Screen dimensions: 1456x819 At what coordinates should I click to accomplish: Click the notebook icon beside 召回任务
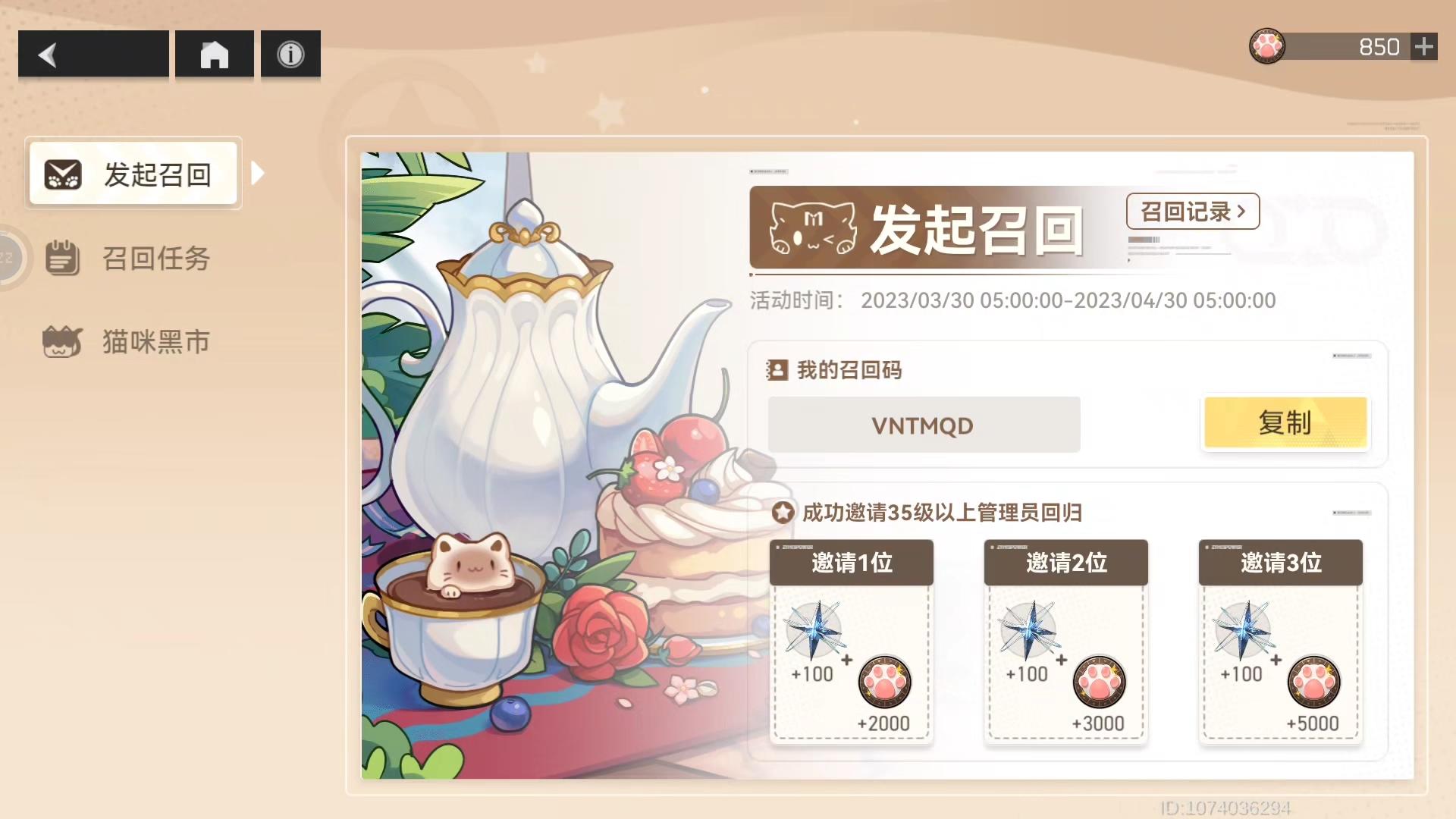(61, 258)
